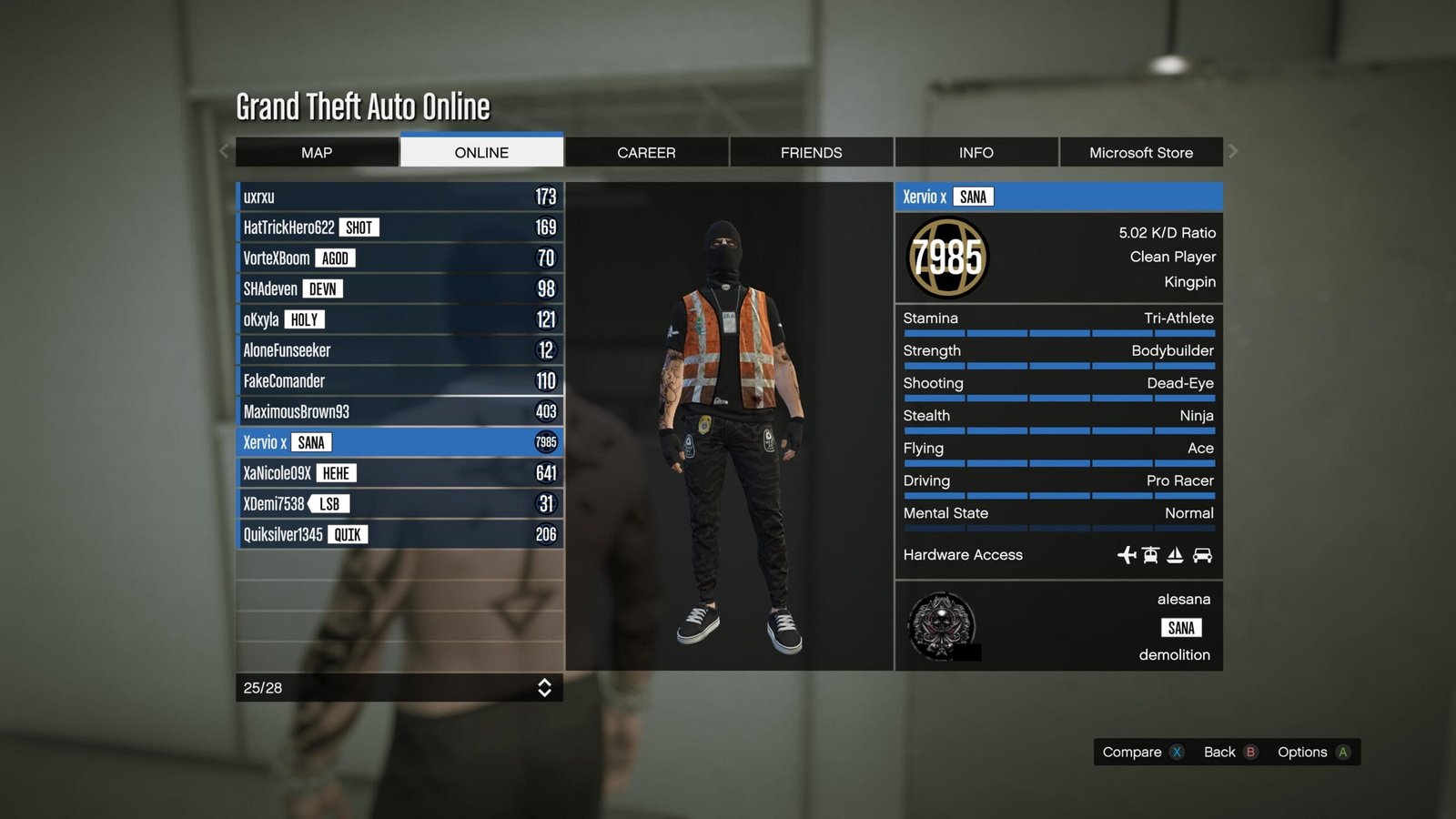Toggle the SANA crew tag on Xervio x
Image resolution: width=1456 pixels, height=819 pixels.
point(313,442)
